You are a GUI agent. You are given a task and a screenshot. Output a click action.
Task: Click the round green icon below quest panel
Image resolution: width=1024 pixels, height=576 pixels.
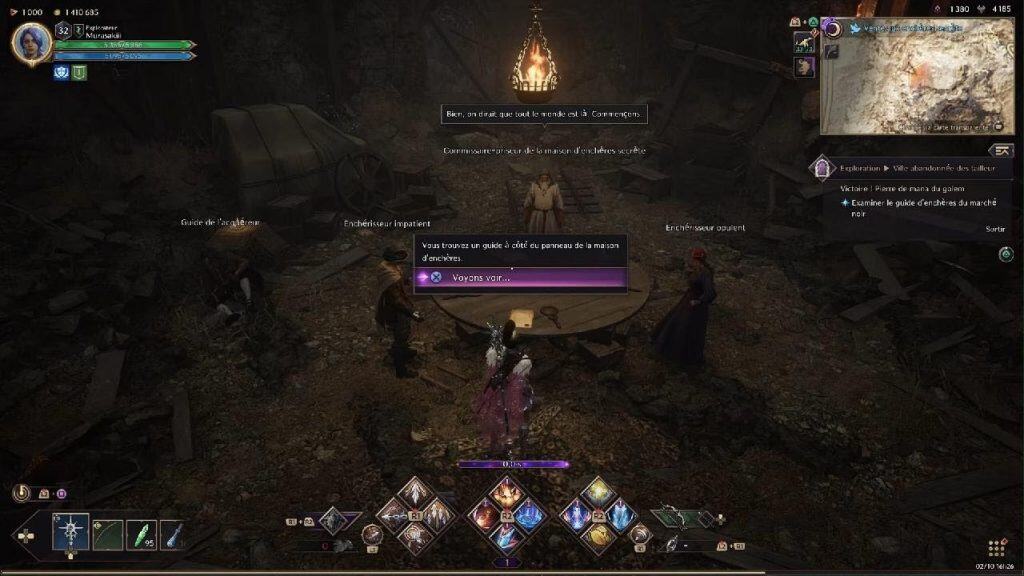(x=1005, y=254)
